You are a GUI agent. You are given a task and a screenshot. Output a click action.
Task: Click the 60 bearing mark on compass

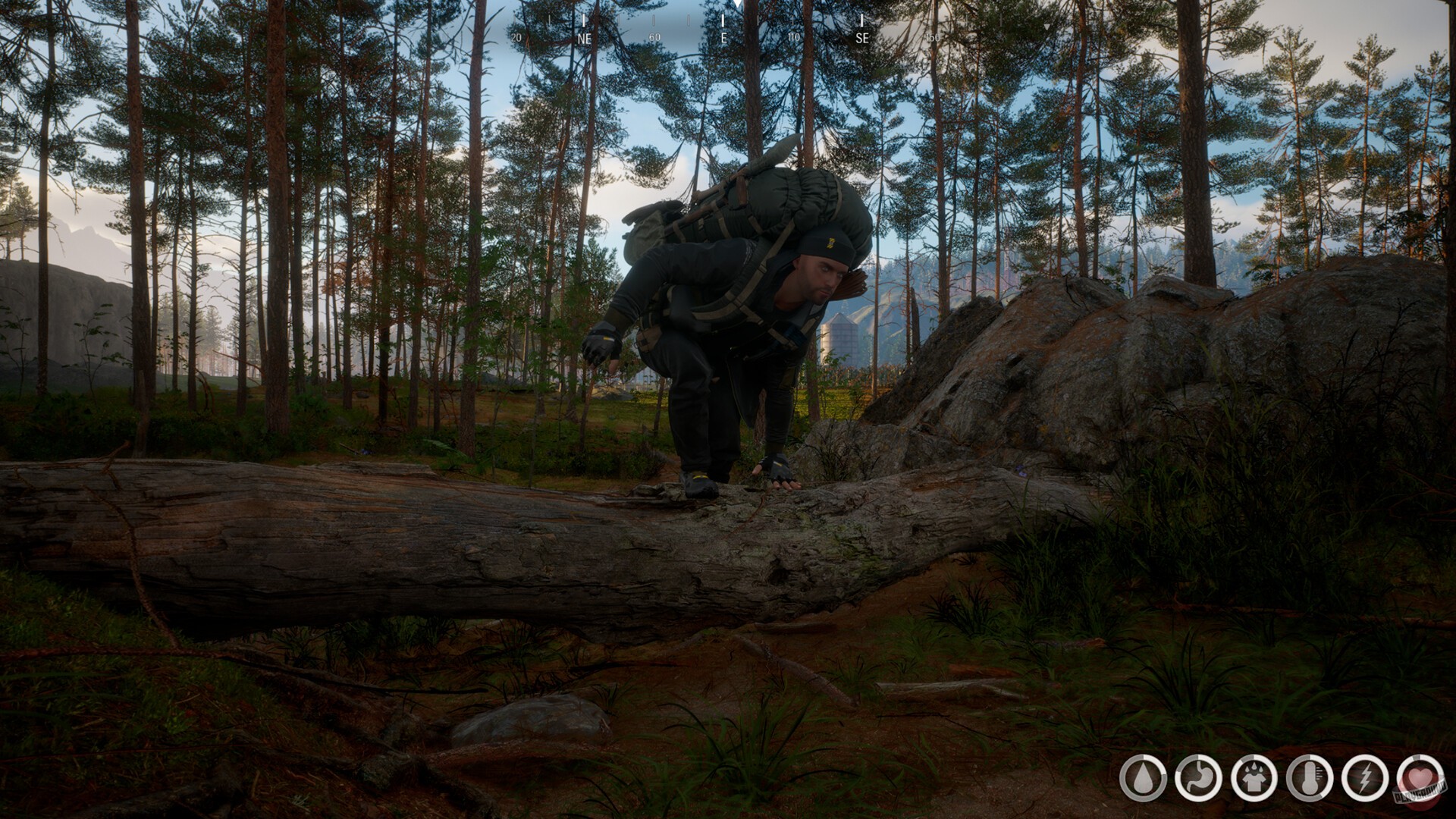[x=654, y=36]
